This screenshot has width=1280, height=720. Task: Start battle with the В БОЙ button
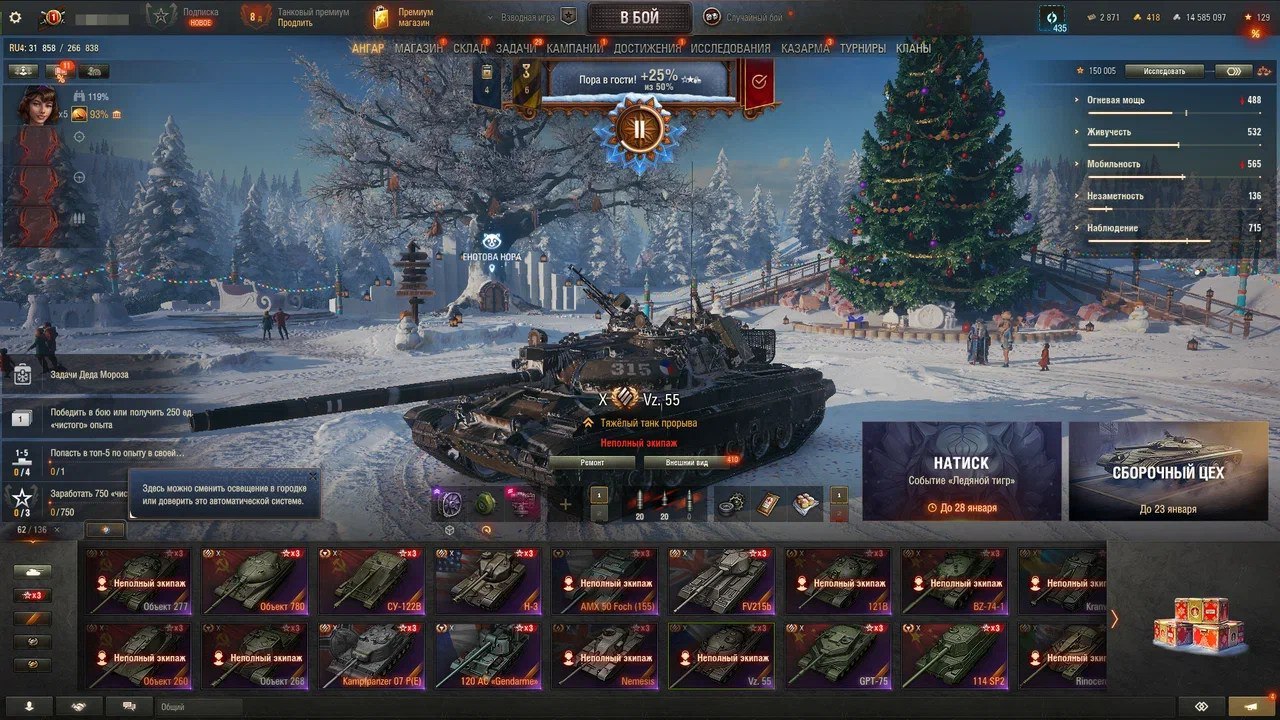(x=639, y=18)
